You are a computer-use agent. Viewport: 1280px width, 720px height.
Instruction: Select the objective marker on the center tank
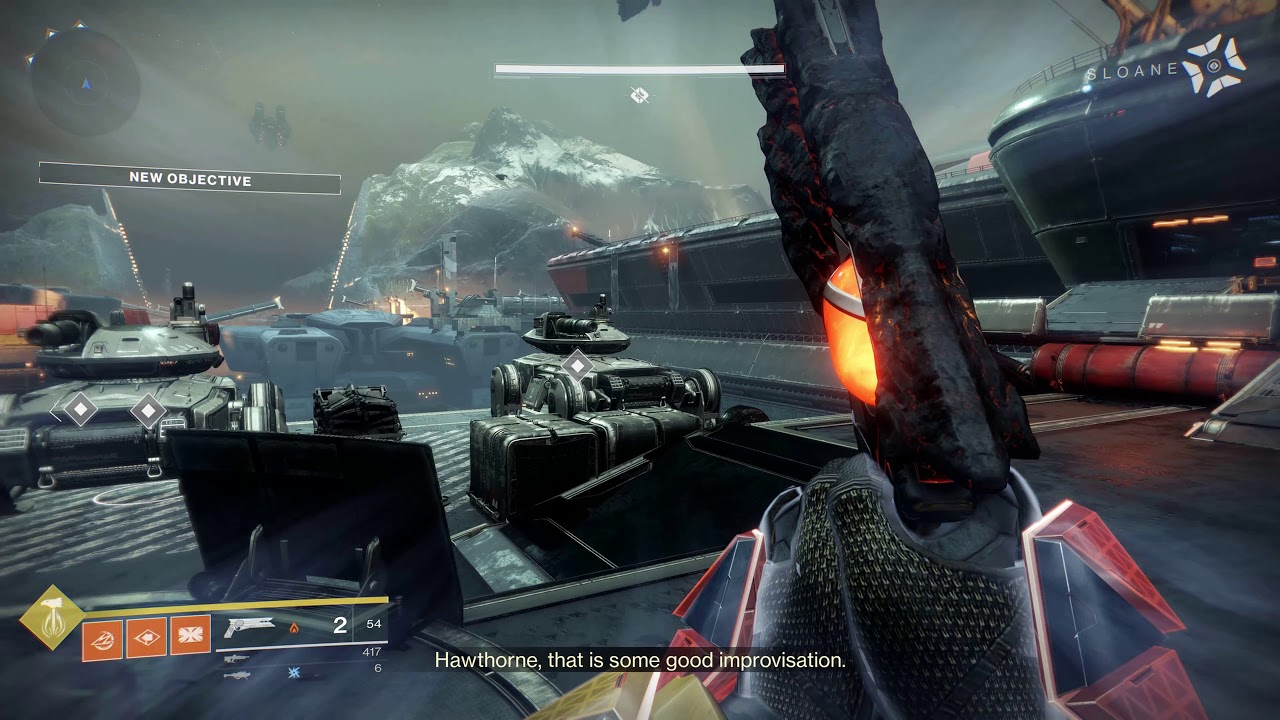coord(577,365)
